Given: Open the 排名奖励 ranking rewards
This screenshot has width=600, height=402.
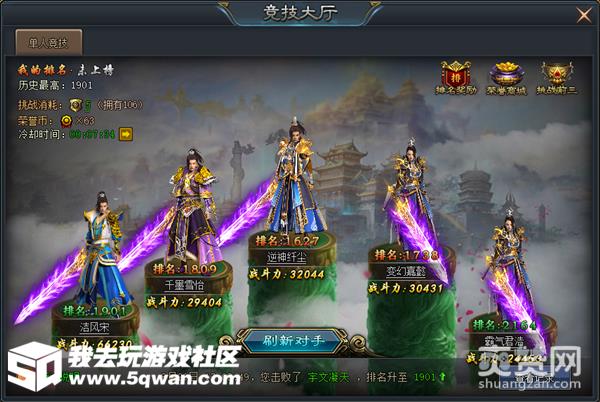Looking at the screenshot, I should [x=456, y=78].
